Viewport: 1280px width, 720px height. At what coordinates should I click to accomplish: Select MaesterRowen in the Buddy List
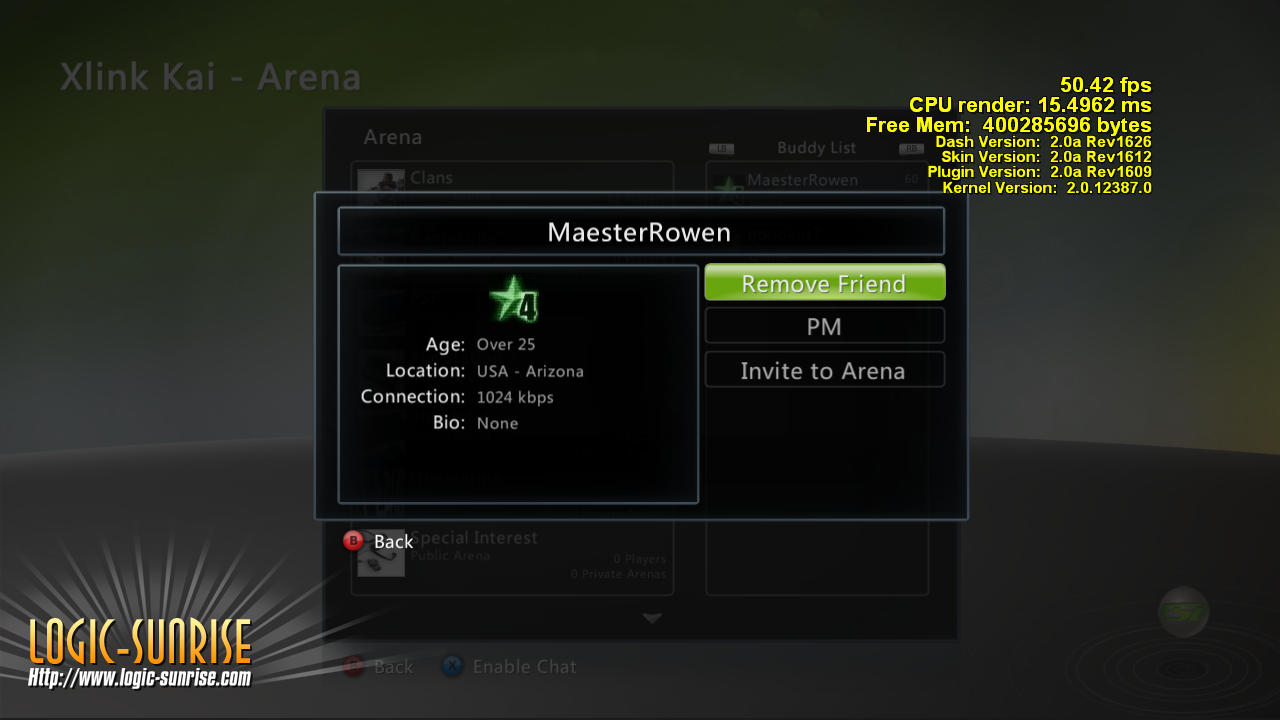[816, 180]
